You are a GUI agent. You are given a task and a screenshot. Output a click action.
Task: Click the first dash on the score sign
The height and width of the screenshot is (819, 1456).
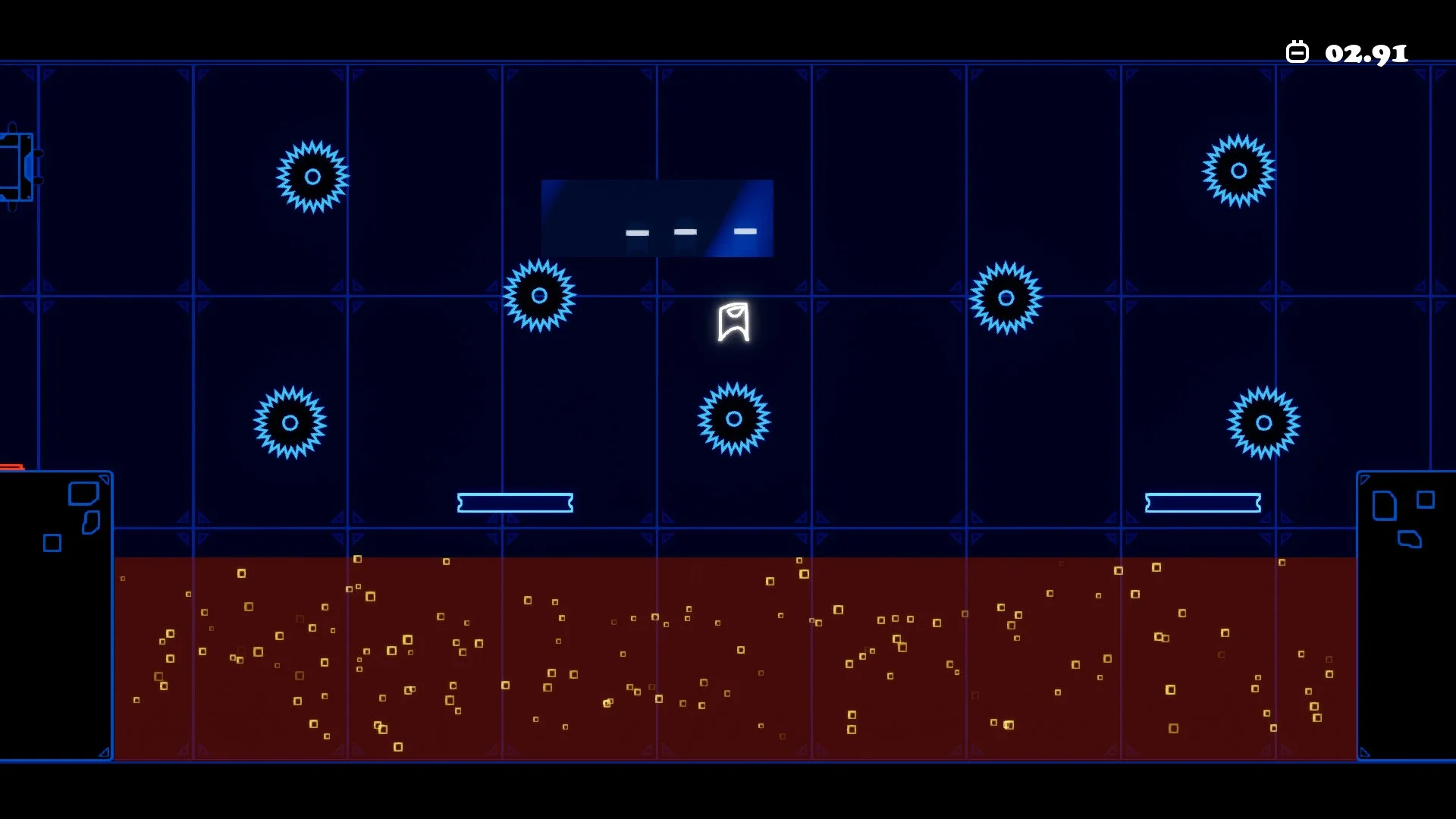click(x=637, y=232)
